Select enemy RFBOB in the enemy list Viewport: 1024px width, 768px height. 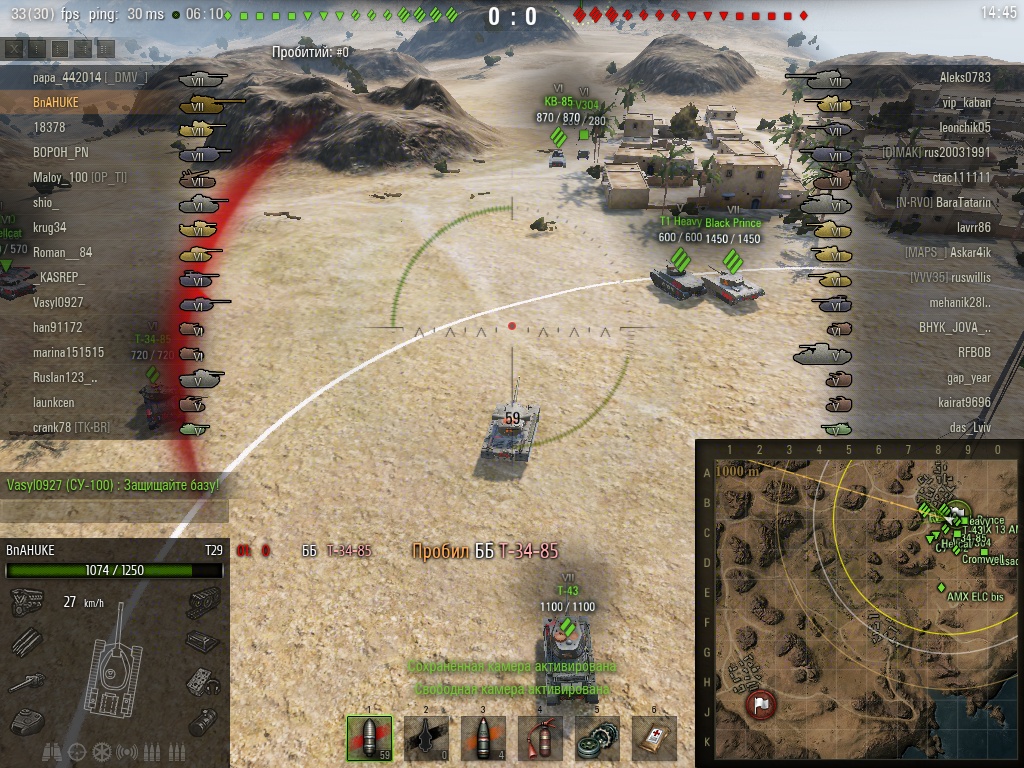coord(973,352)
